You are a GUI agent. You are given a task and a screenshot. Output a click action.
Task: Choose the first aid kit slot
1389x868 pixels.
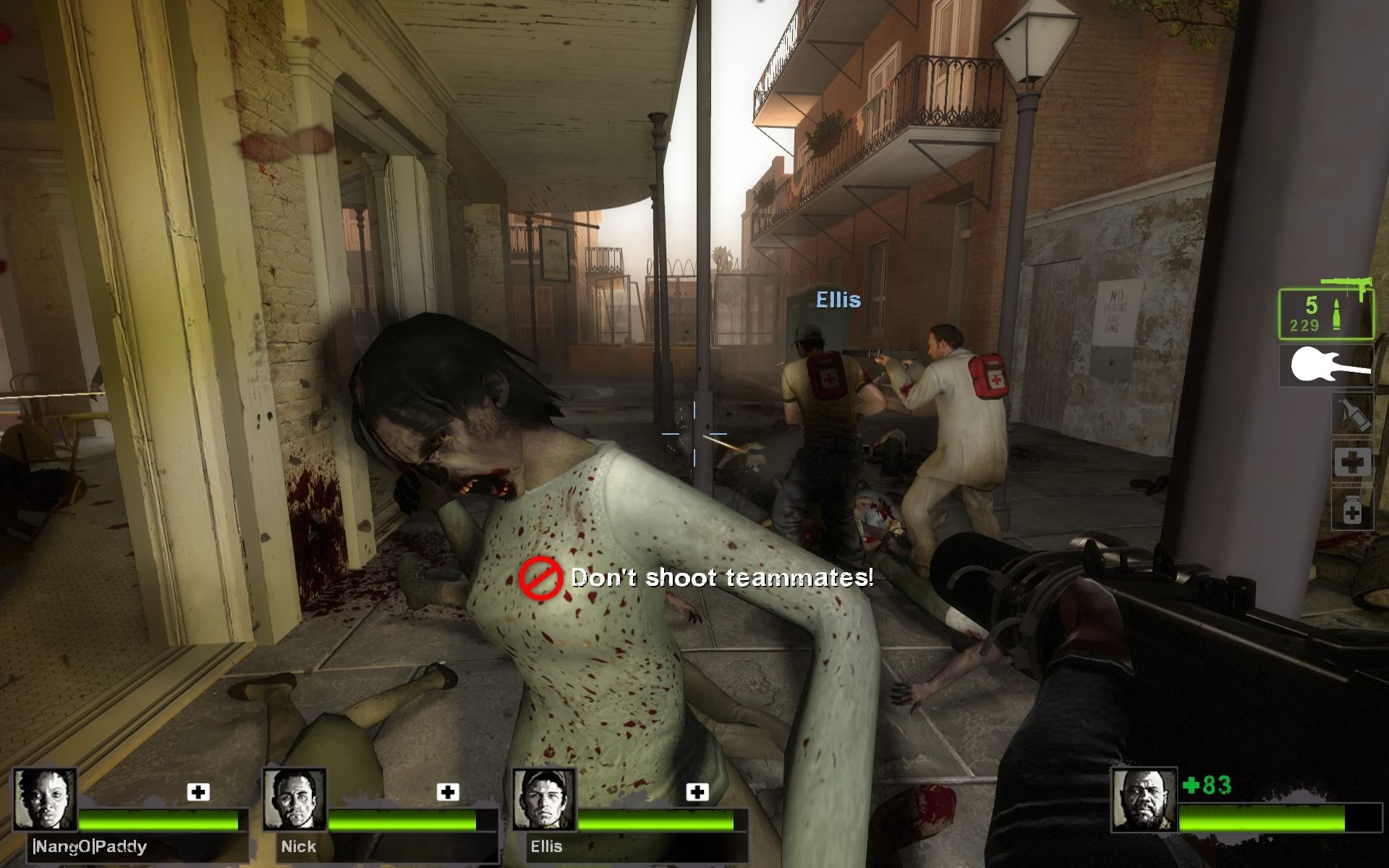(x=1352, y=461)
